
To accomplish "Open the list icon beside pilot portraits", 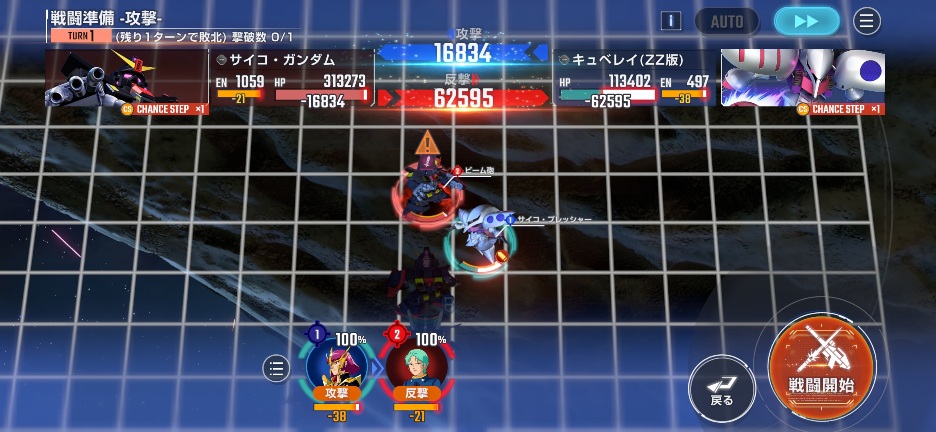I will coord(277,369).
